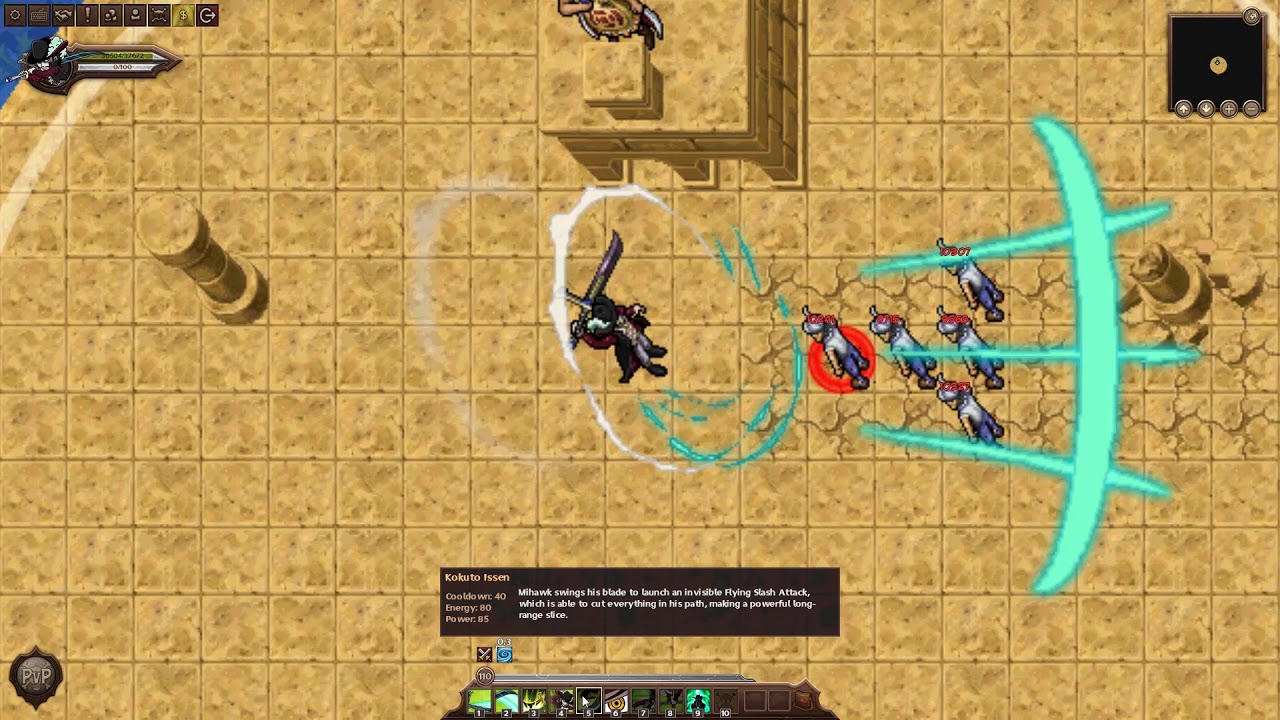This screenshot has height=720, width=1280.
Task: Open the party members icon
Action: (x=110, y=15)
